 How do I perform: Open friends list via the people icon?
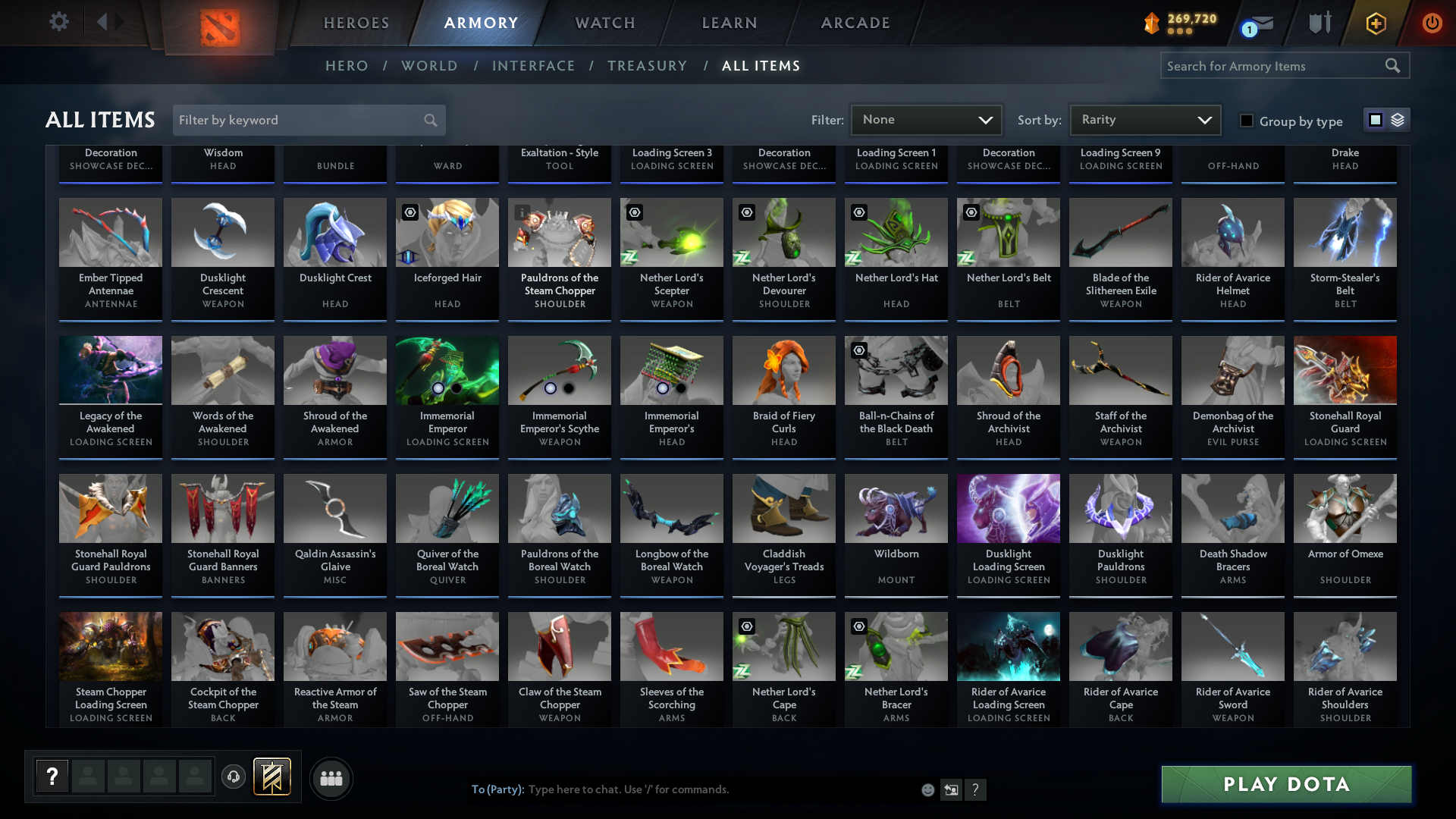[x=331, y=778]
